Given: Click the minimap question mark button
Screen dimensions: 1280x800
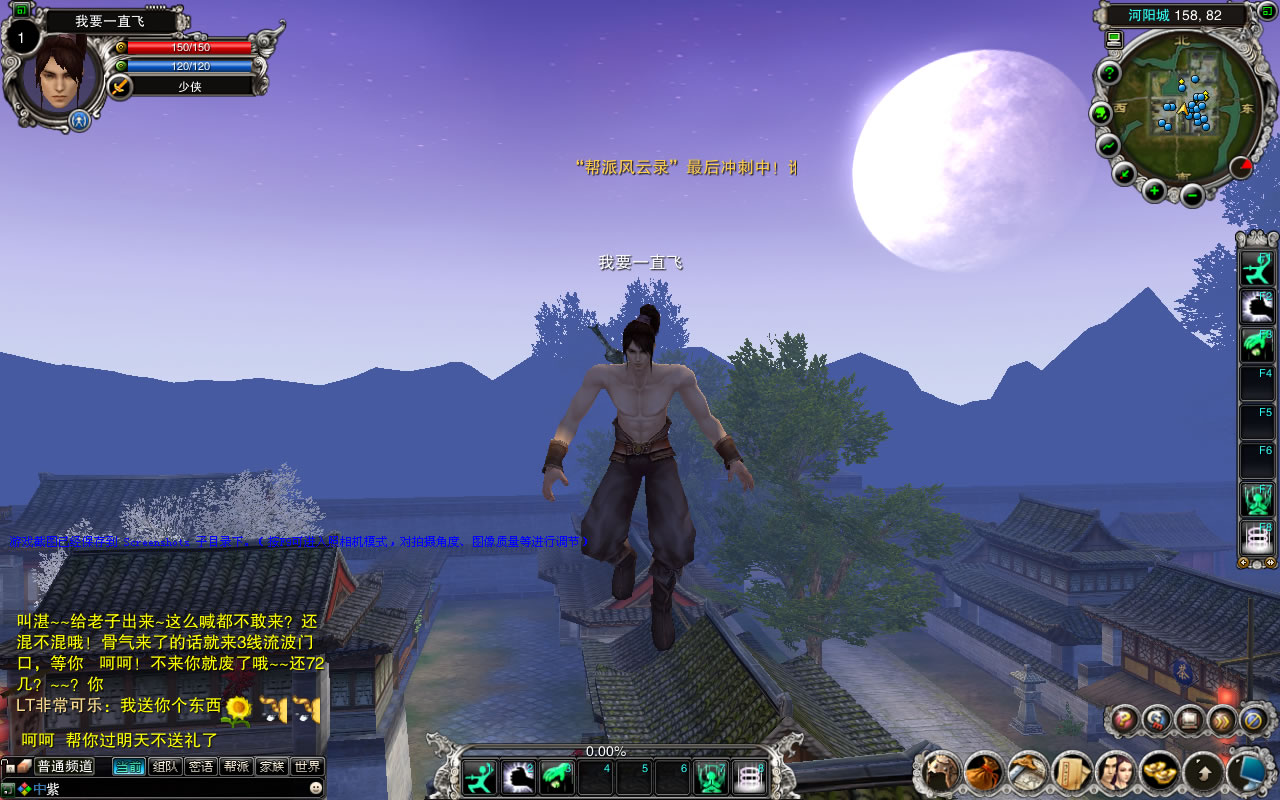Looking at the screenshot, I should coord(1109,73).
